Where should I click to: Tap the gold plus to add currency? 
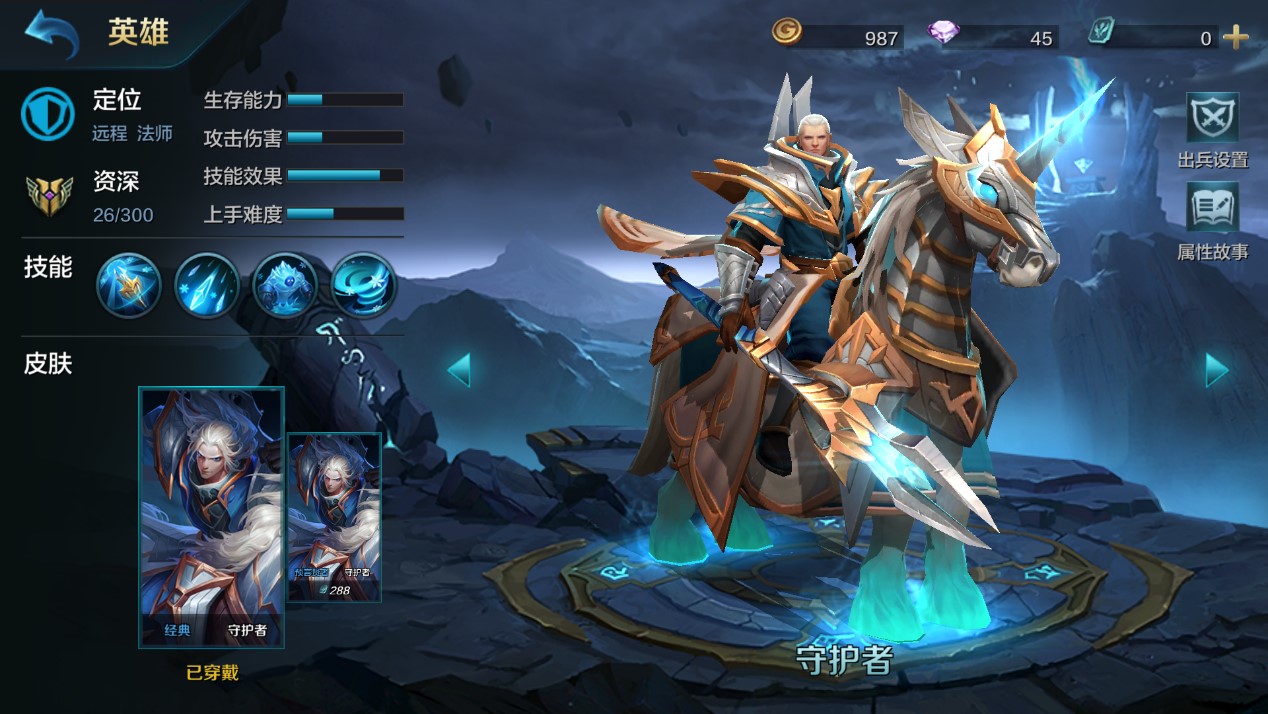tap(1236, 38)
